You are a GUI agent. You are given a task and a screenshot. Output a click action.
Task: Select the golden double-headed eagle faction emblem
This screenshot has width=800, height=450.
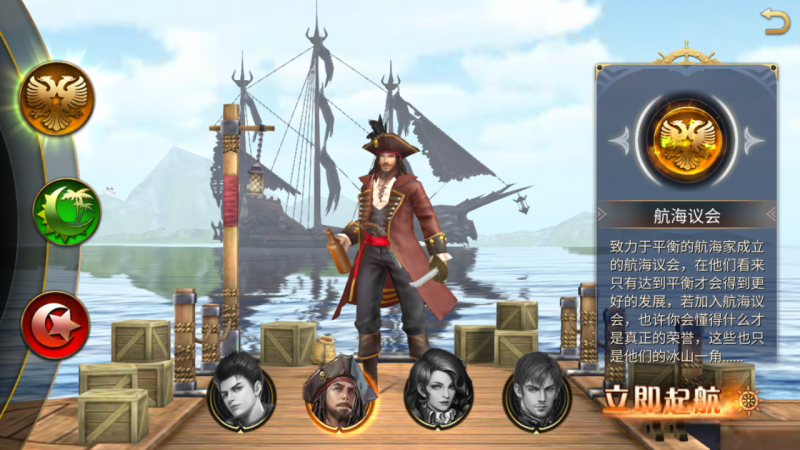coord(58,97)
